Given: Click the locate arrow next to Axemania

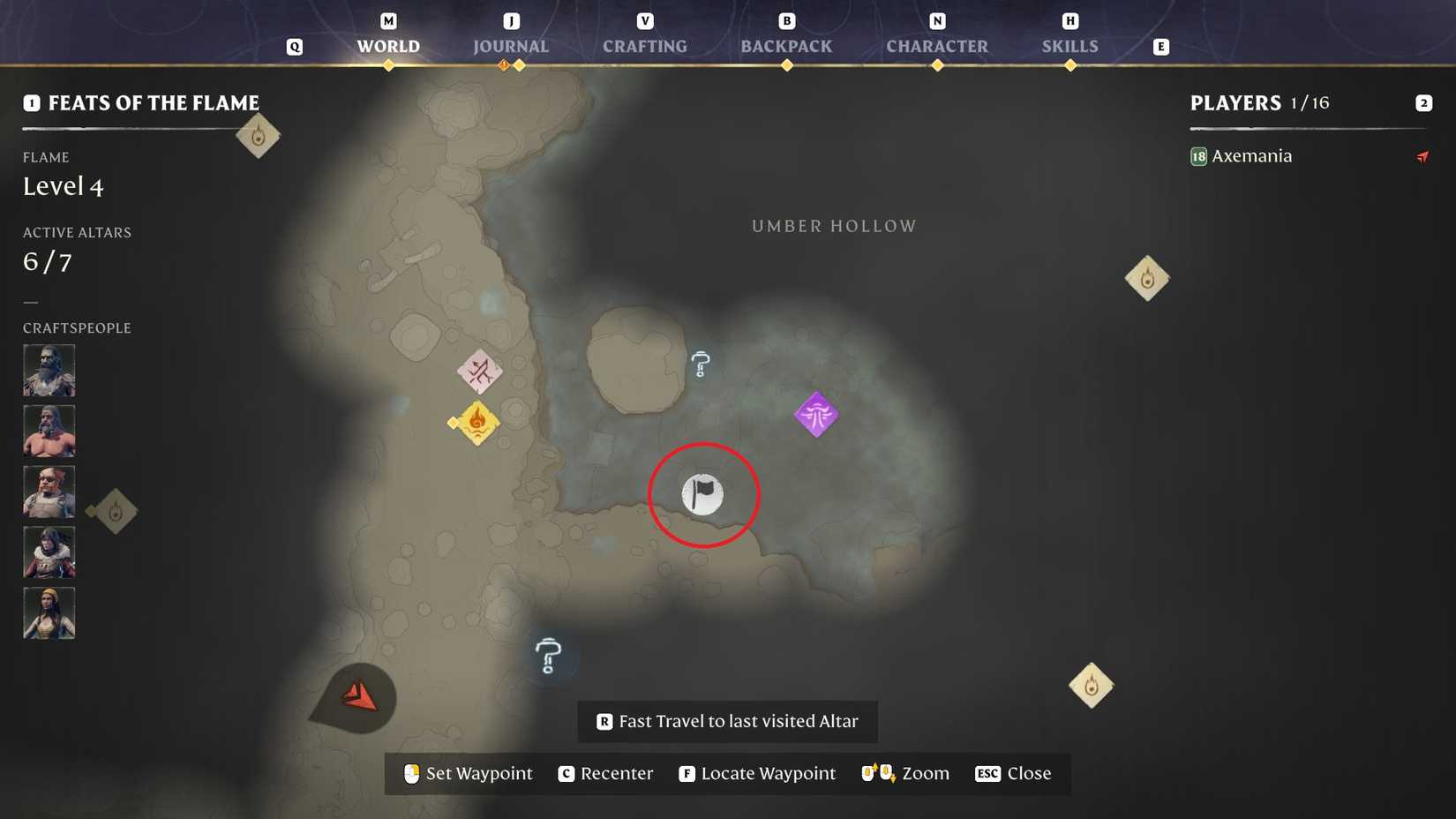Looking at the screenshot, I should [1422, 156].
